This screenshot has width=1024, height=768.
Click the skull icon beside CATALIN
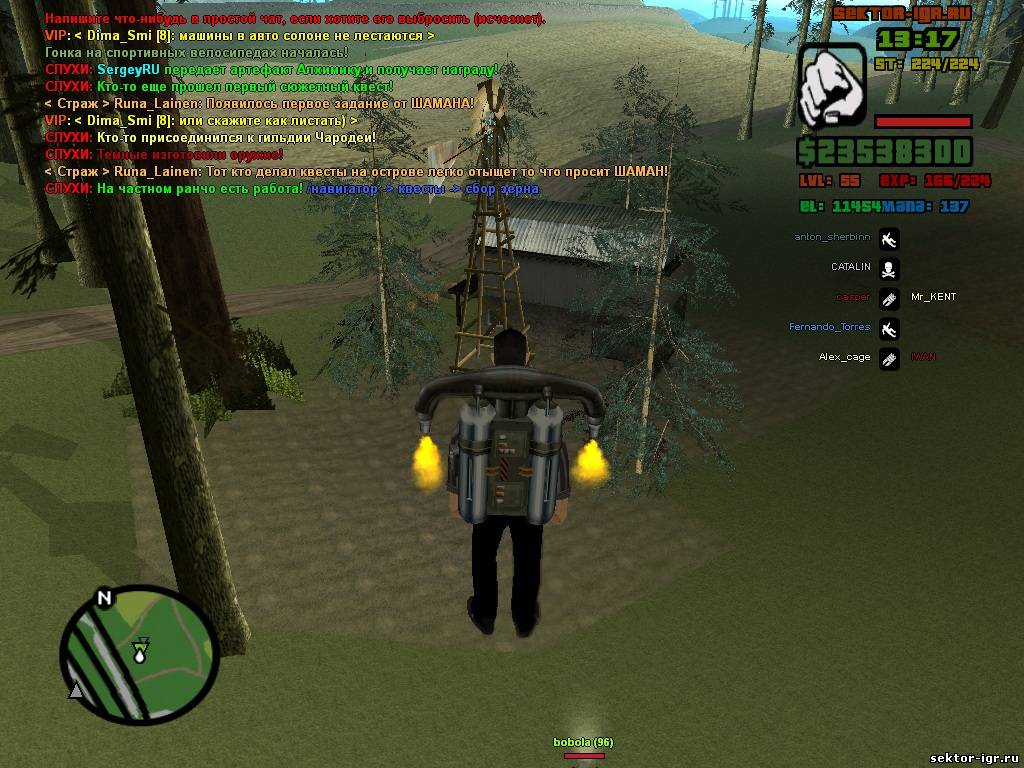click(x=889, y=268)
